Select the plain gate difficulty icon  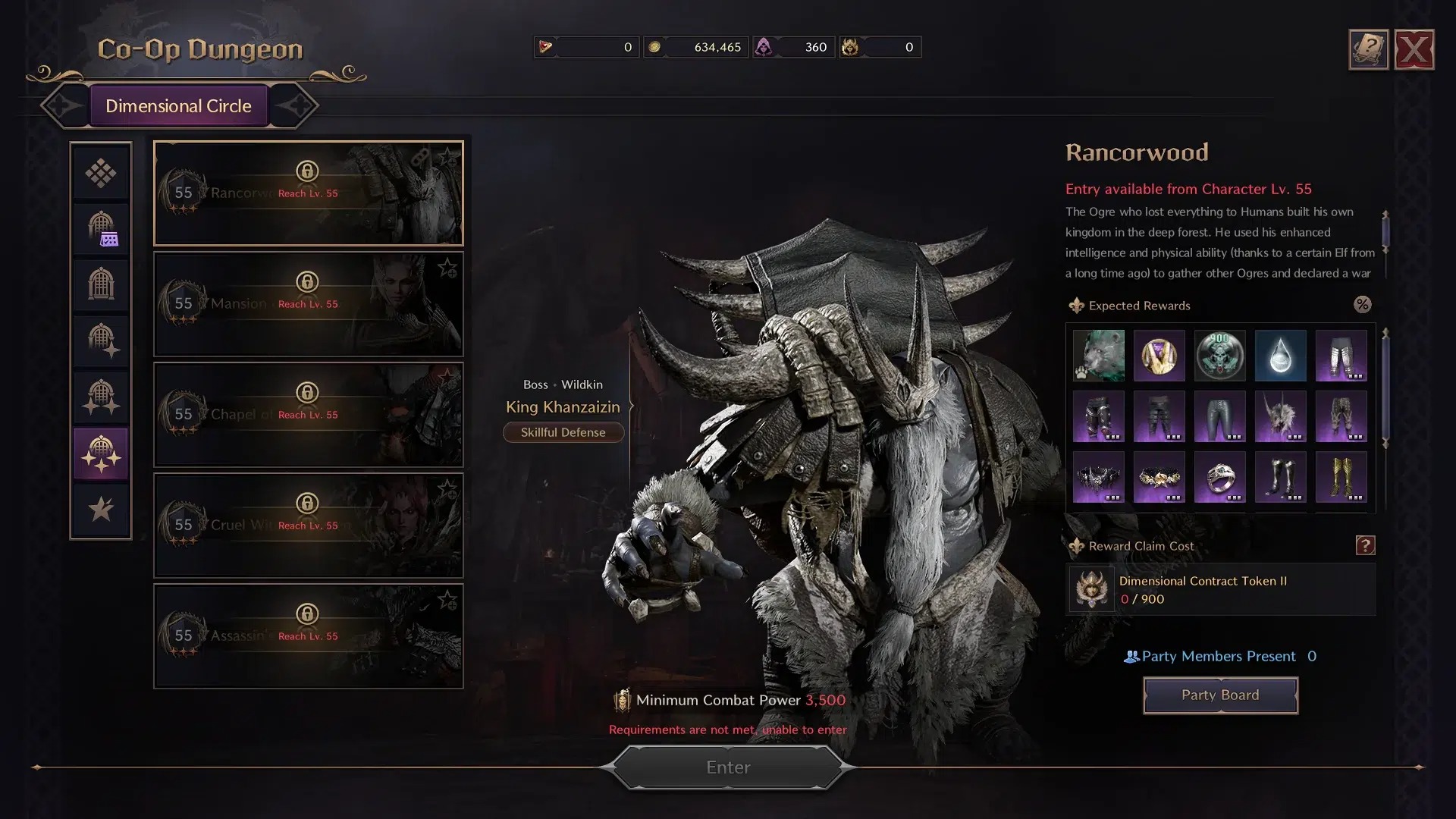102,284
